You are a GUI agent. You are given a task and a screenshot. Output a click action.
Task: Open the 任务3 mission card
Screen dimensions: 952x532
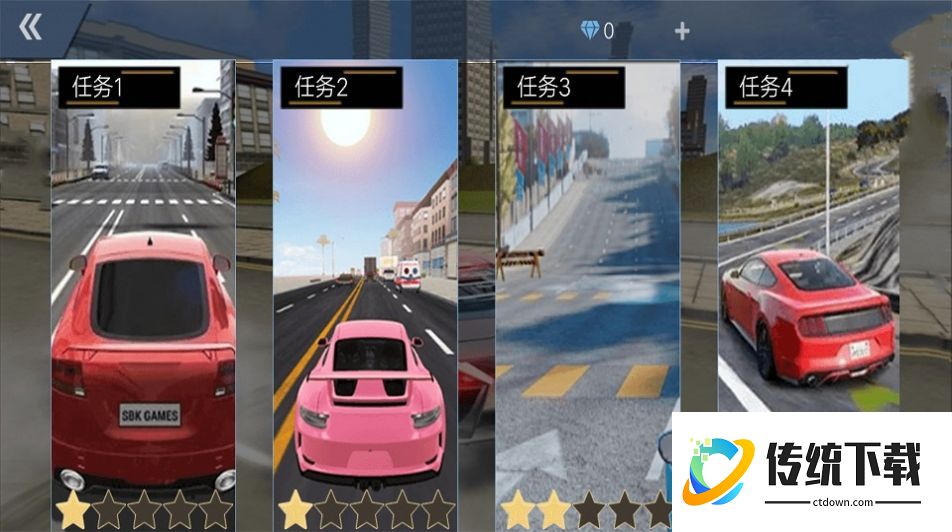(586, 280)
